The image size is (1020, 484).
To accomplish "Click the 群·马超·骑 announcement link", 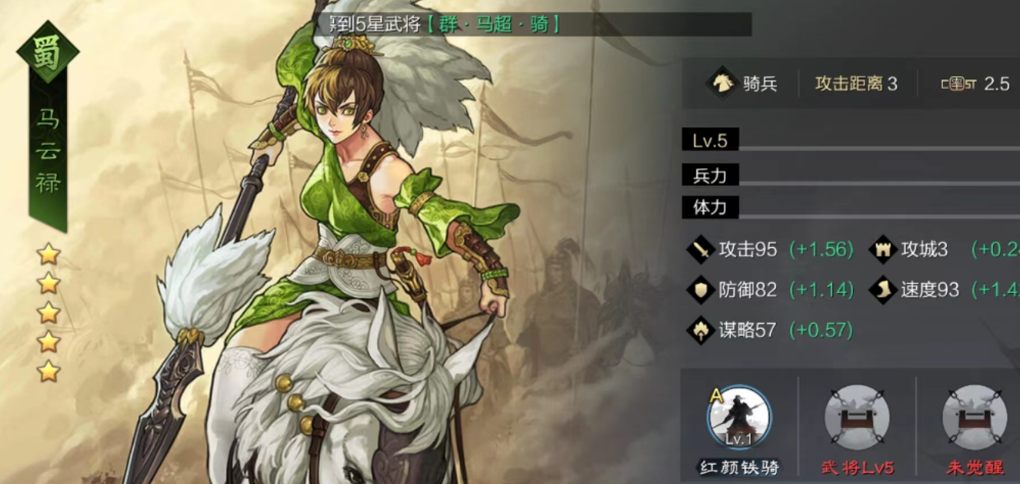I will (492, 23).
